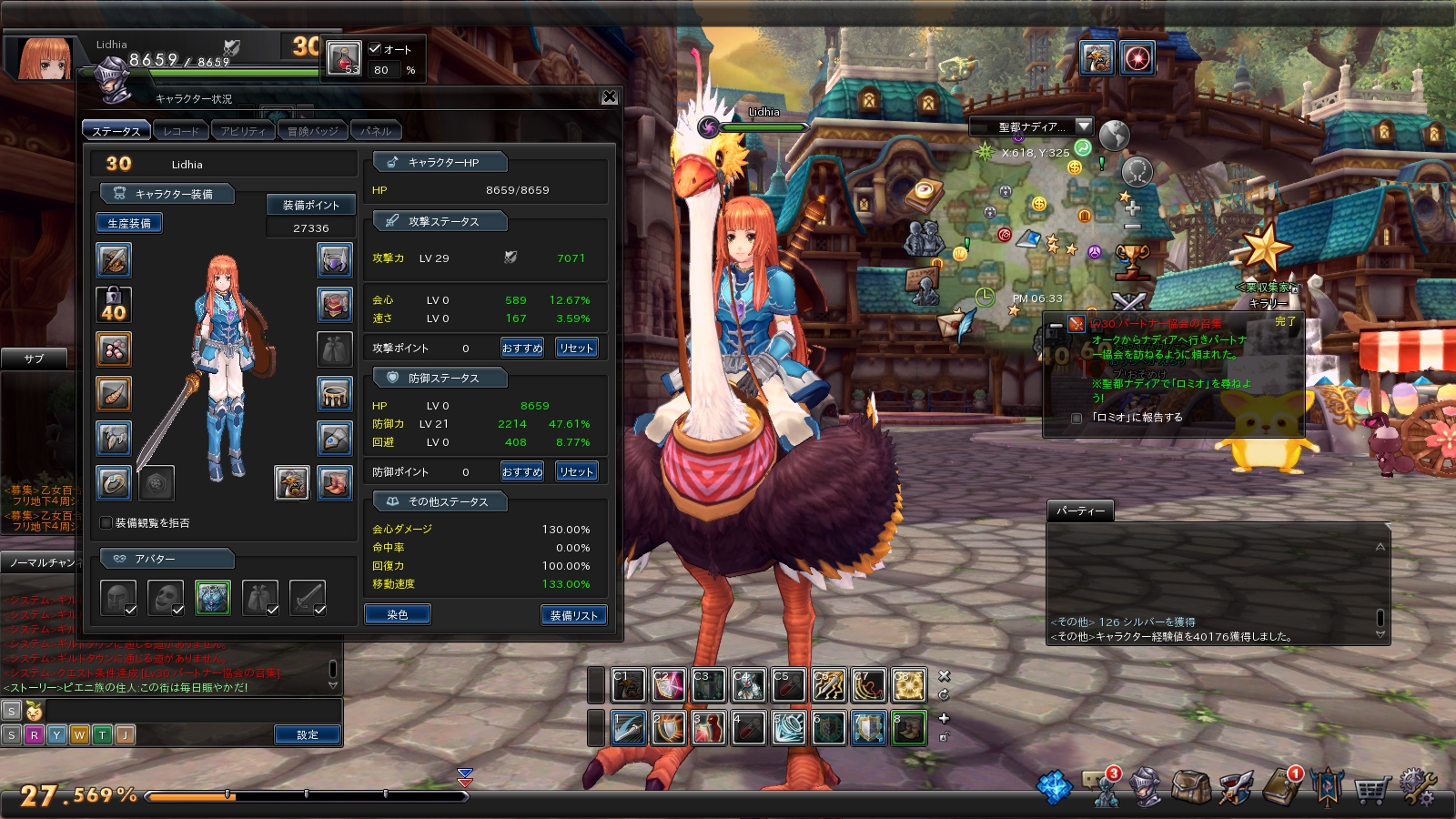The width and height of the screenshot is (1456, 819).
Task: Select the パネル tab
Action: 376,131
